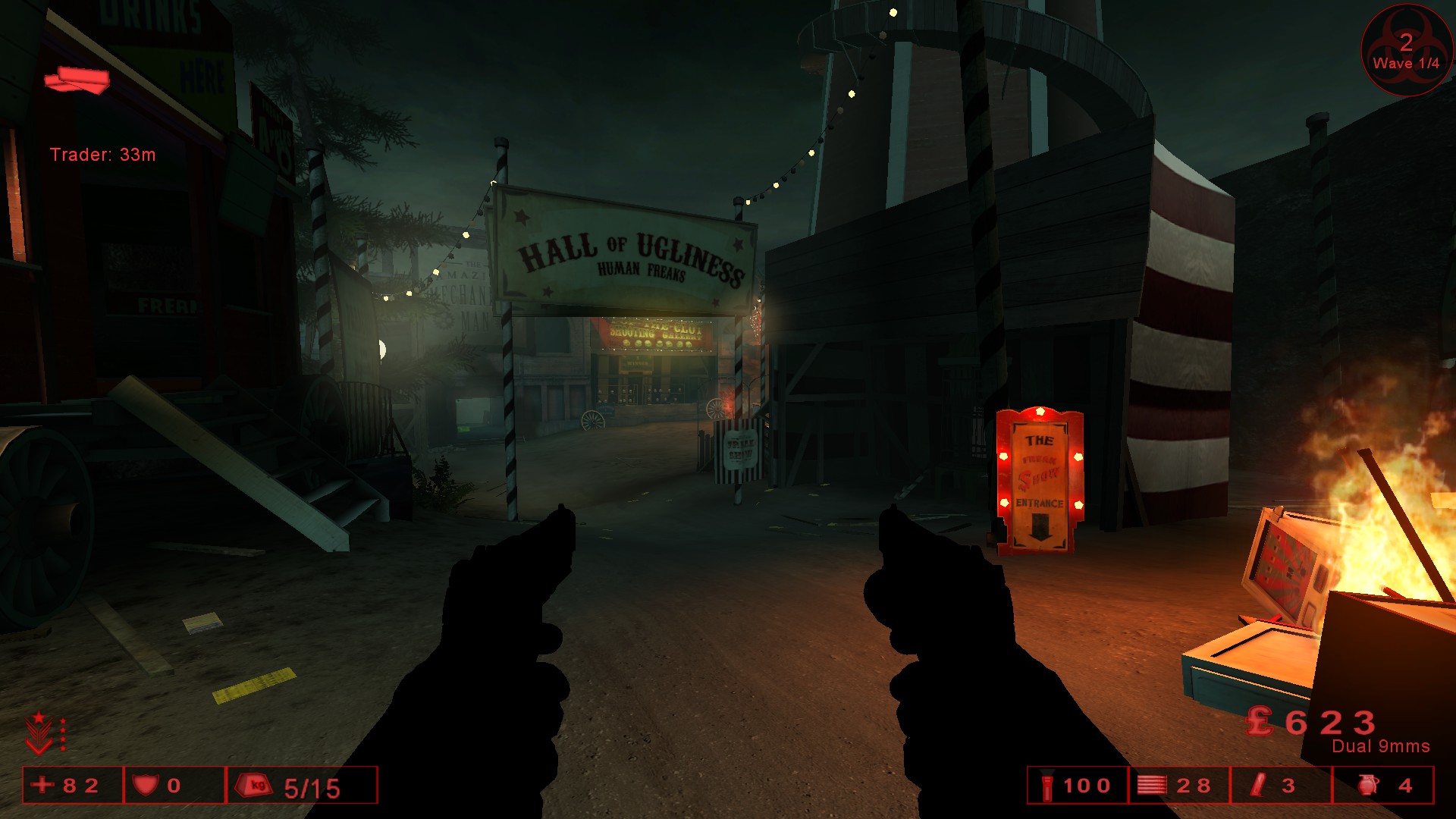1456x819 pixels.
Task: Select the health cross icon
Action: point(42,785)
